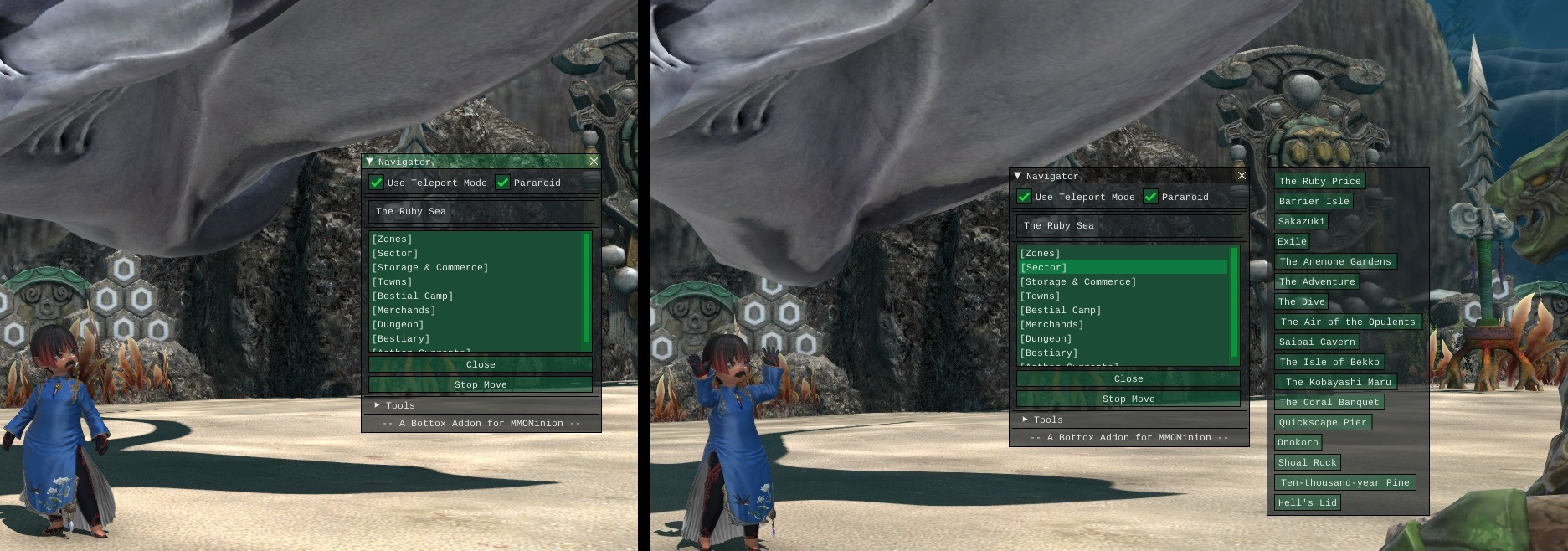Click the highlighted [Sector] list entry

(x=1122, y=267)
